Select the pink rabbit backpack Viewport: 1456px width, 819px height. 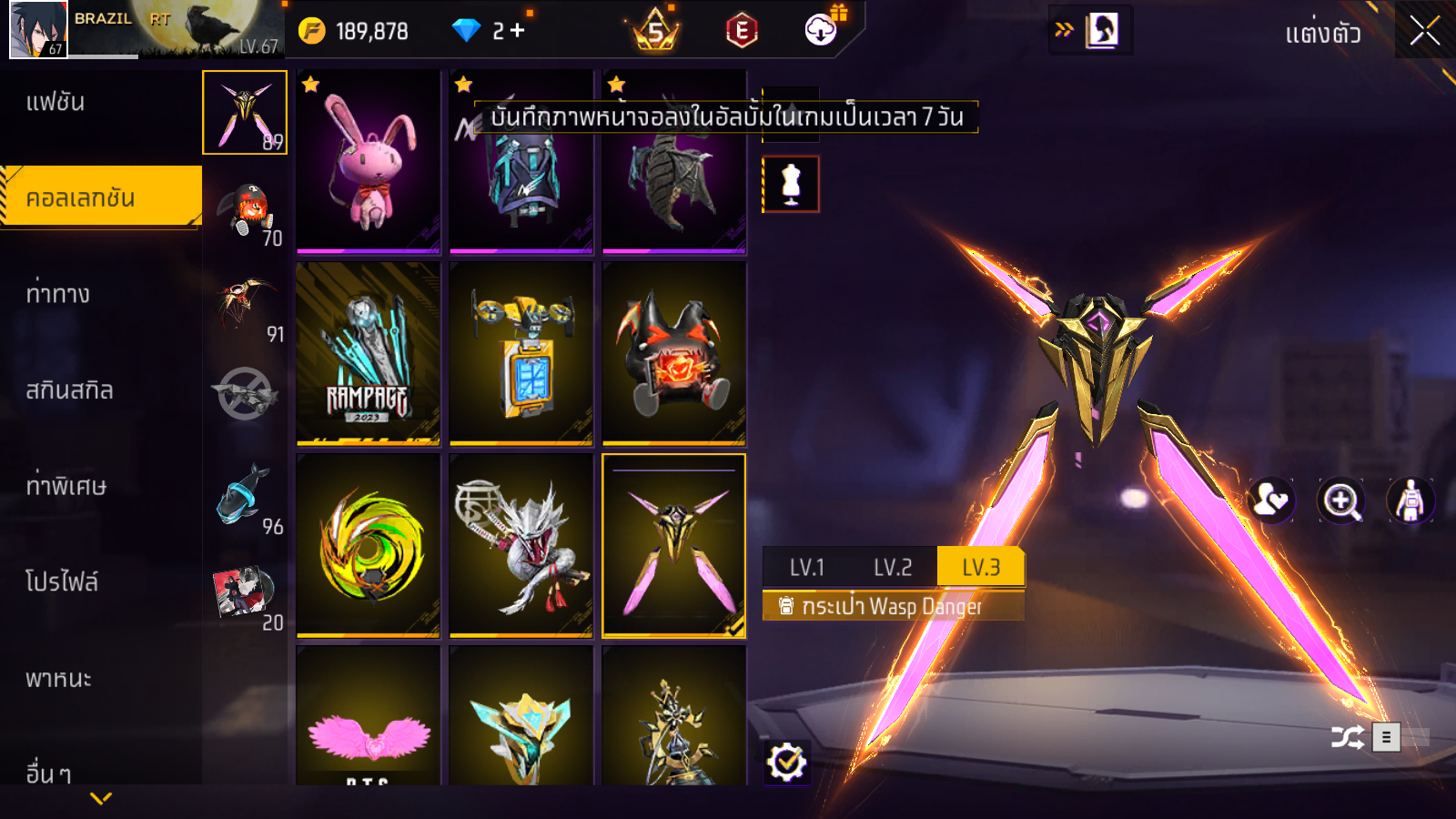369,162
